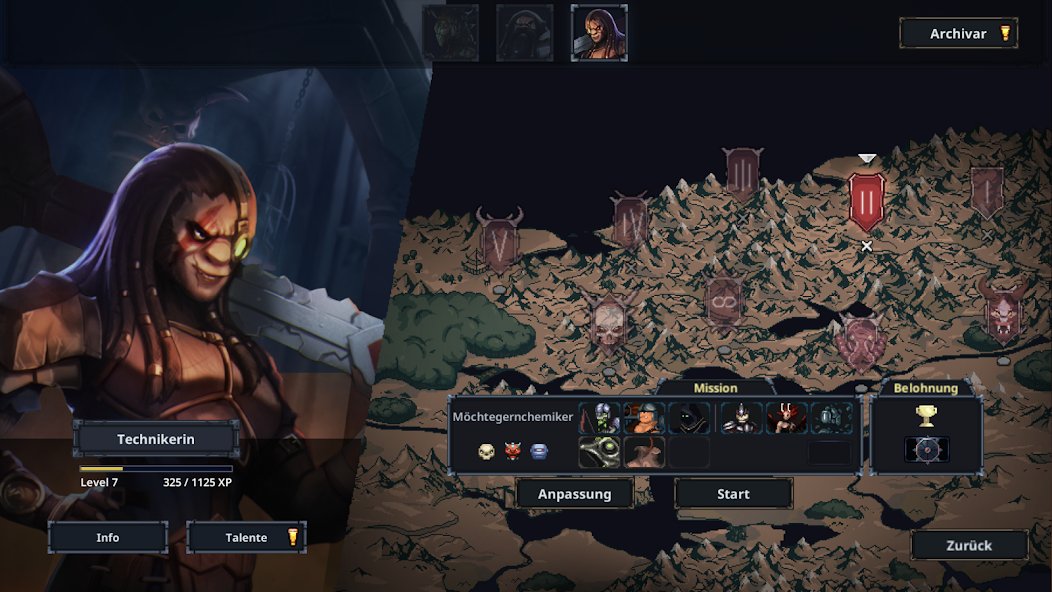
Task: Open the Anpassung customization menu
Action: [x=575, y=494]
